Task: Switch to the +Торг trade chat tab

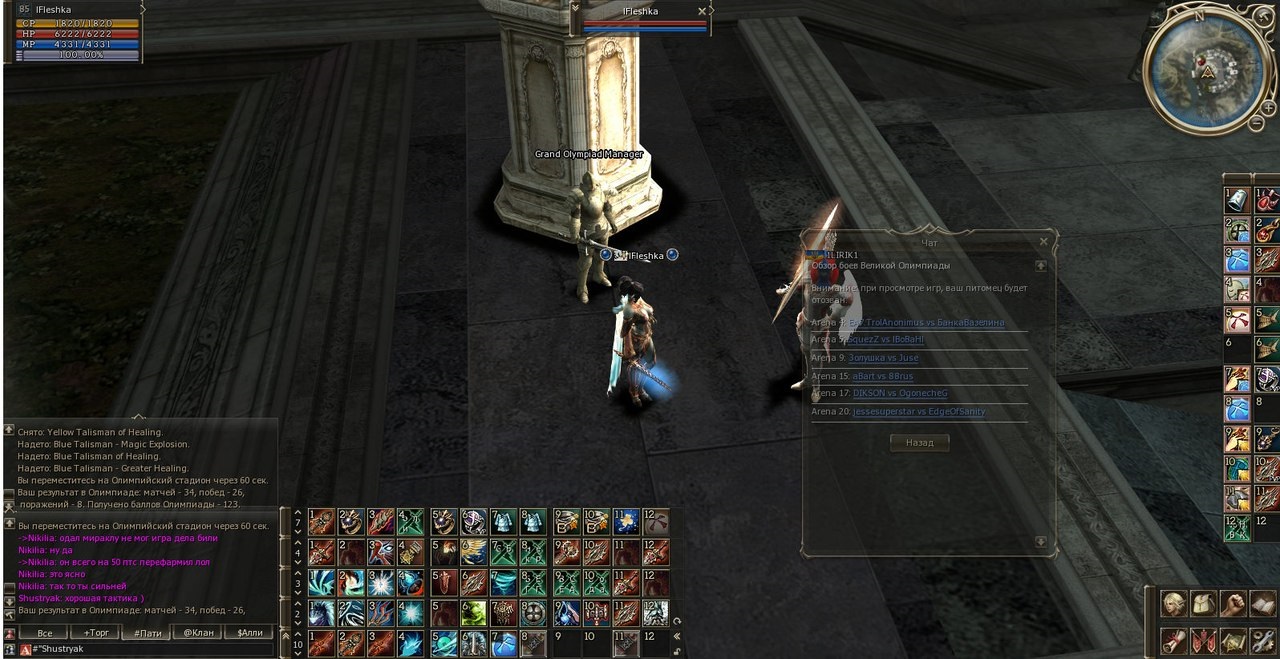Action: (96, 633)
